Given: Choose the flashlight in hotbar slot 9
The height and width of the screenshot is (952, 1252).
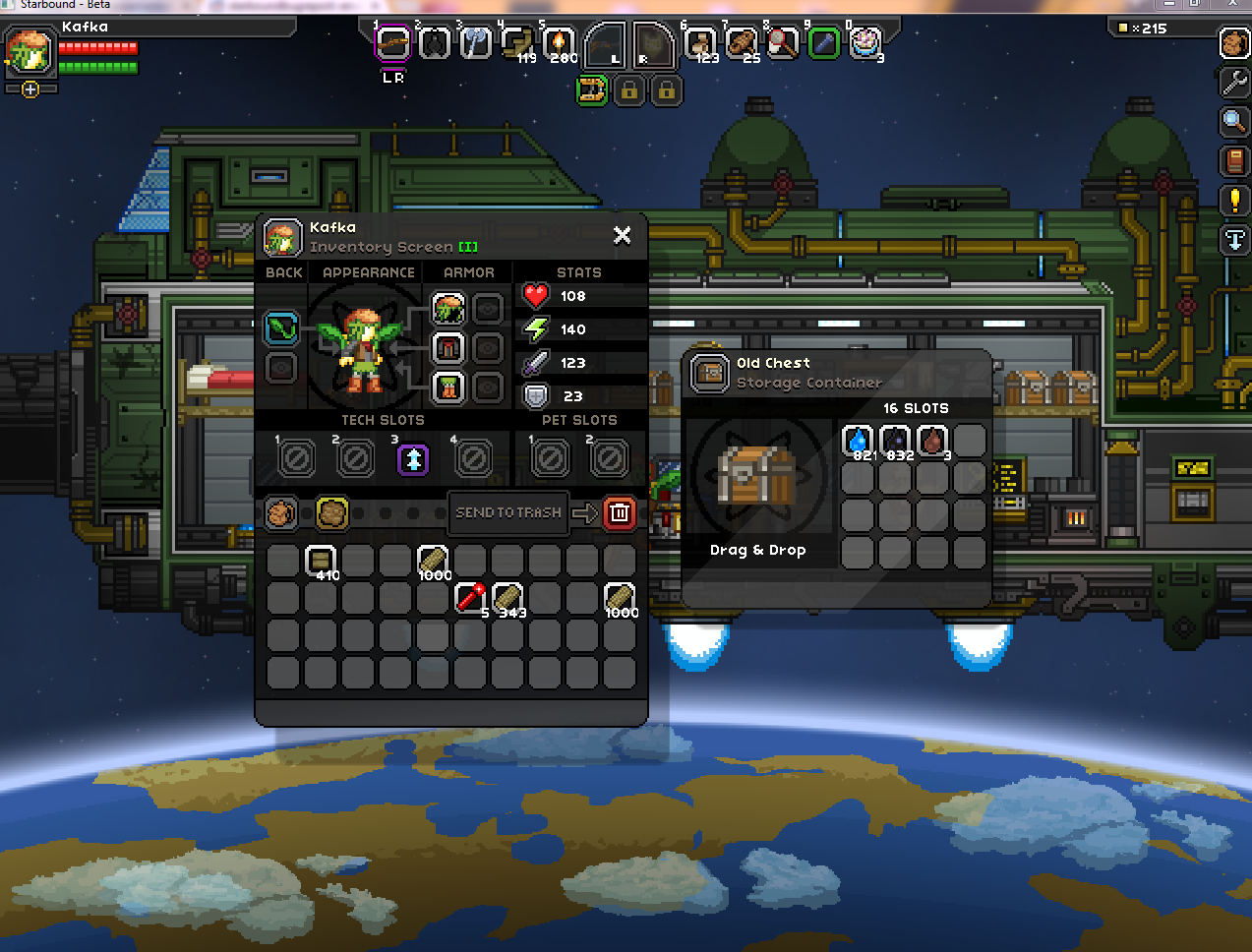Looking at the screenshot, I should click(x=824, y=43).
